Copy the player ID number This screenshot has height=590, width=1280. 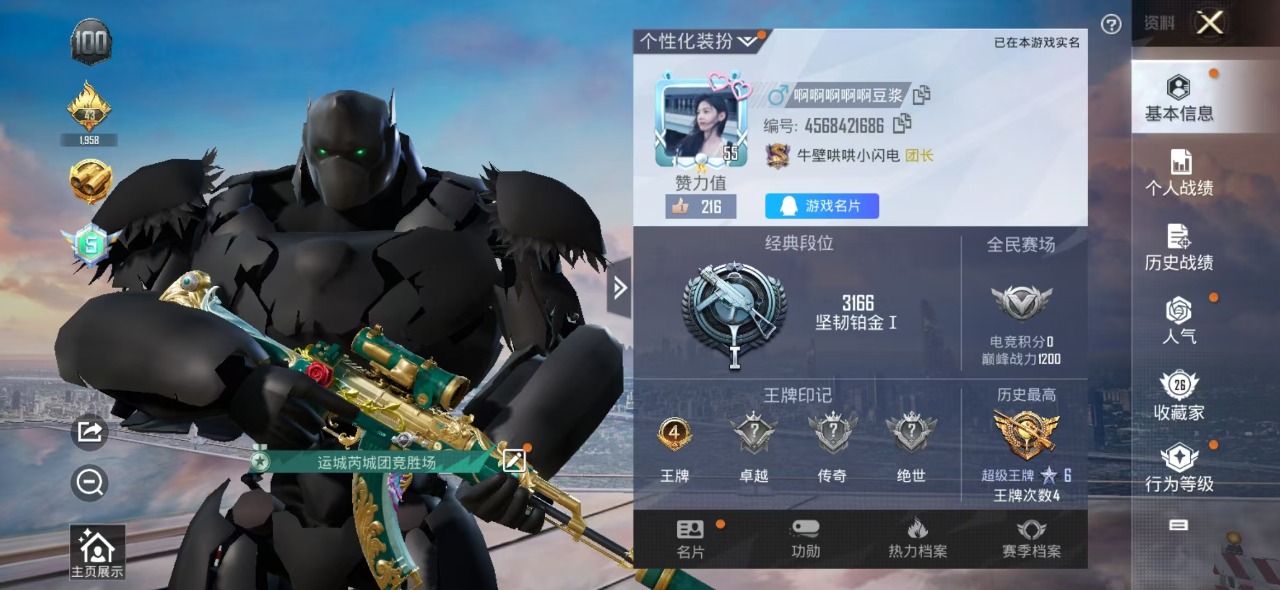click(902, 124)
